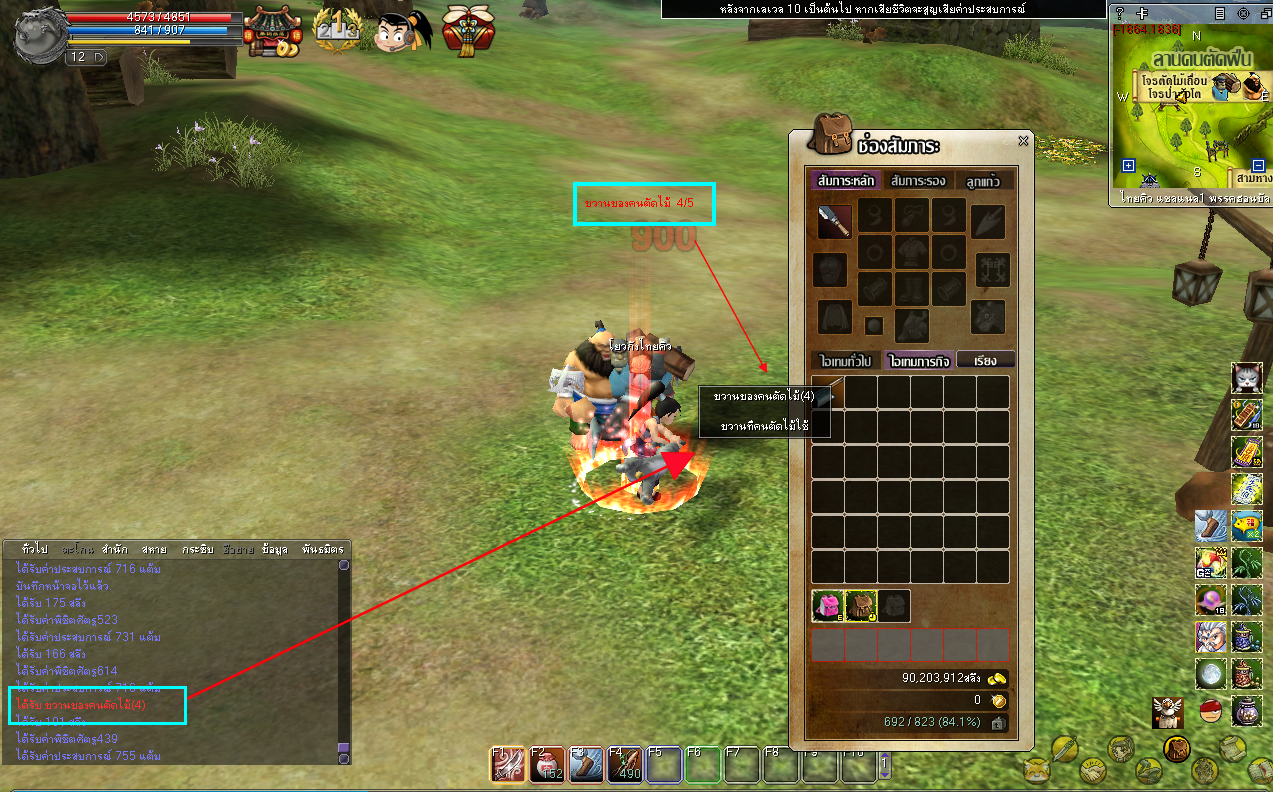Open the minimap help question mark

pos(1120,13)
